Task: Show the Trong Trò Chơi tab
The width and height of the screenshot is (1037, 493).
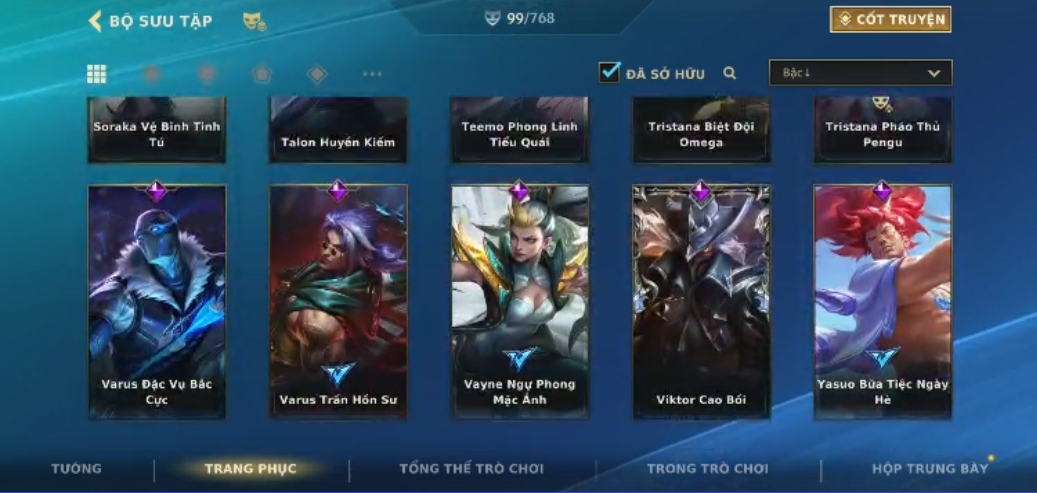Action: point(707,469)
